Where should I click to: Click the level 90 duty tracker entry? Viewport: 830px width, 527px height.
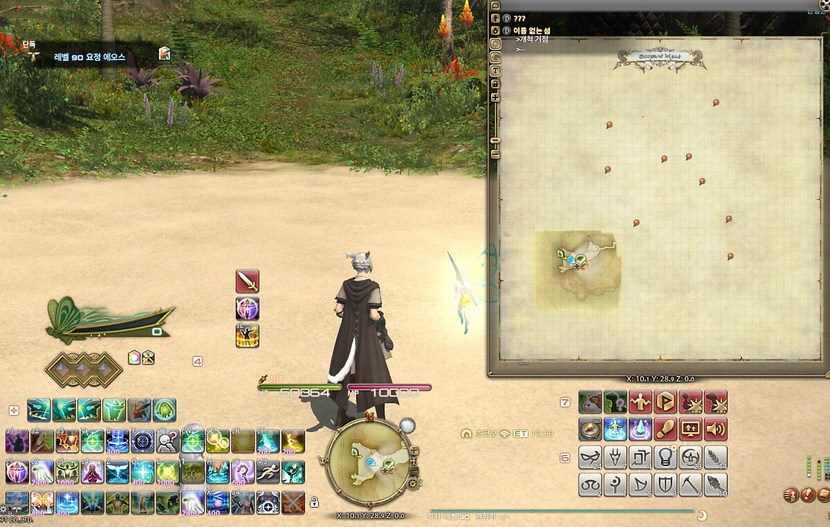(x=90, y=57)
